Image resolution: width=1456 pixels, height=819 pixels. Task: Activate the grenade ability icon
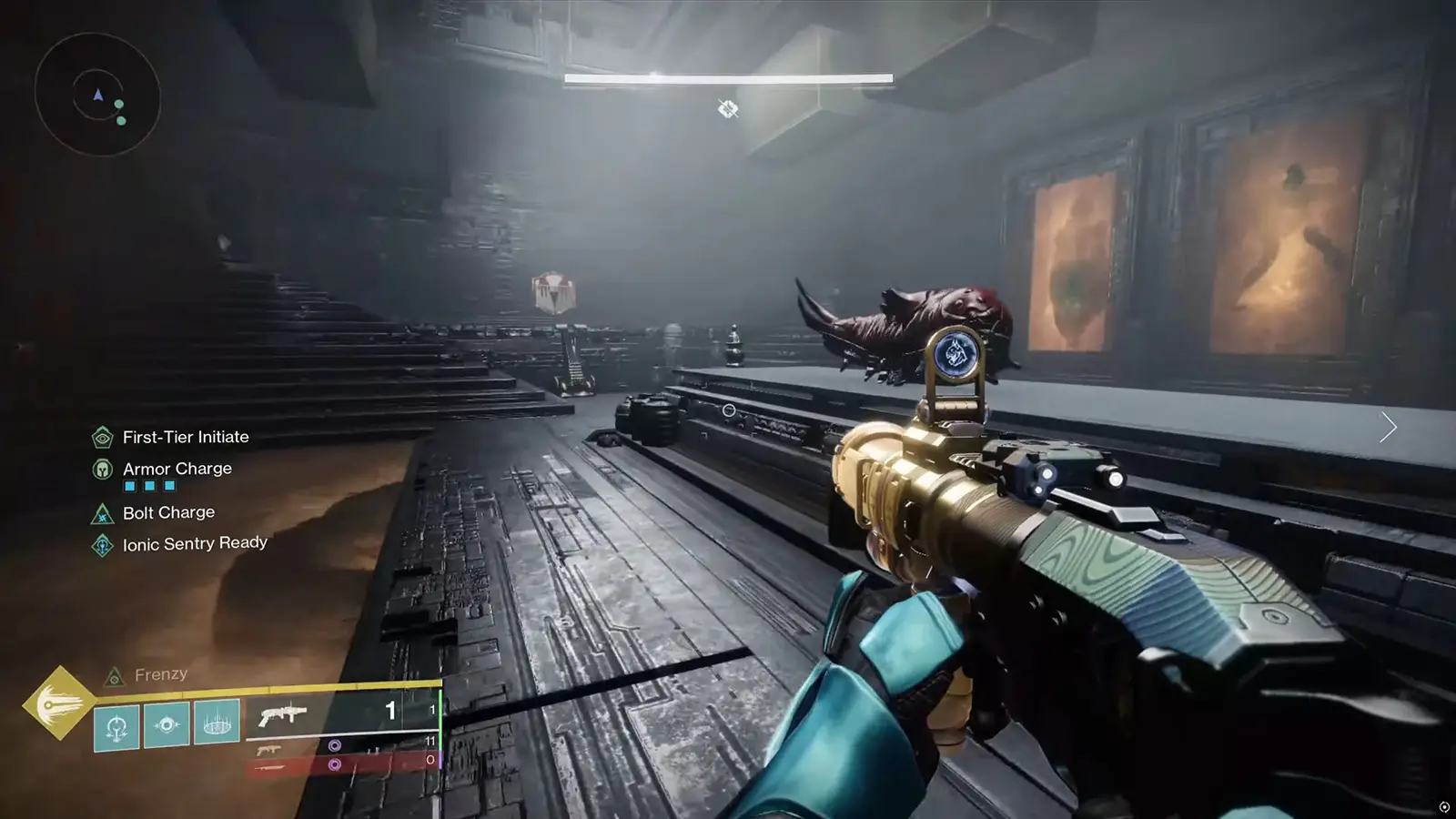click(x=116, y=727)
